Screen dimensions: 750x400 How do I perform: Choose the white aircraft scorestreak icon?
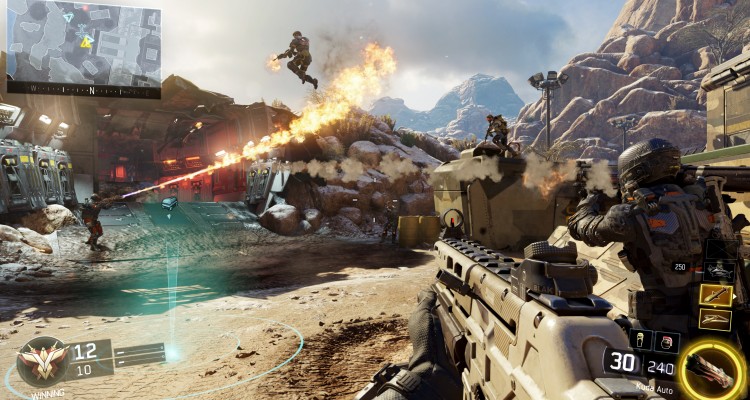718,270
